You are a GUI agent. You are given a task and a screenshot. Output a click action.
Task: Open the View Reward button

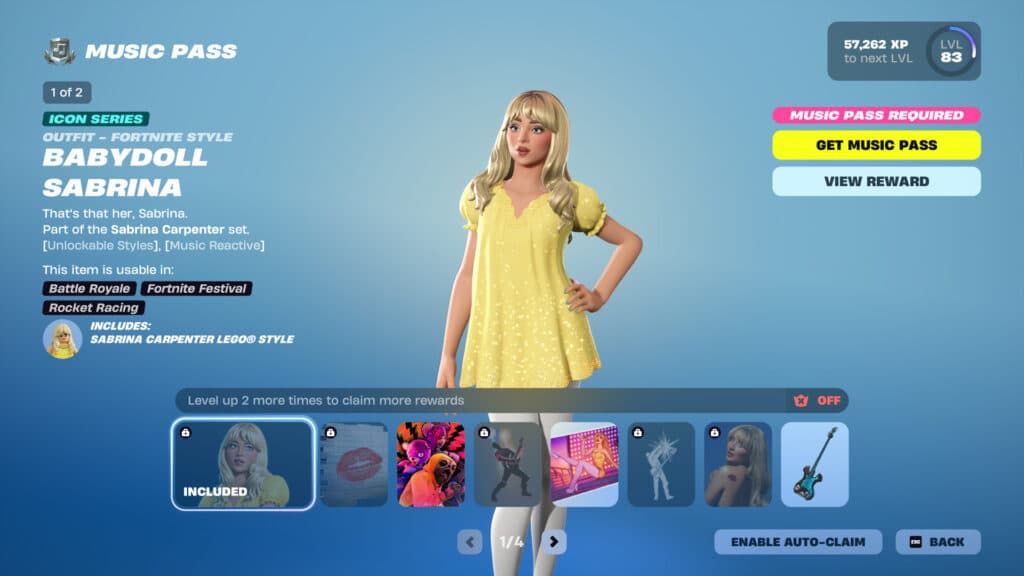coord(876,181)
